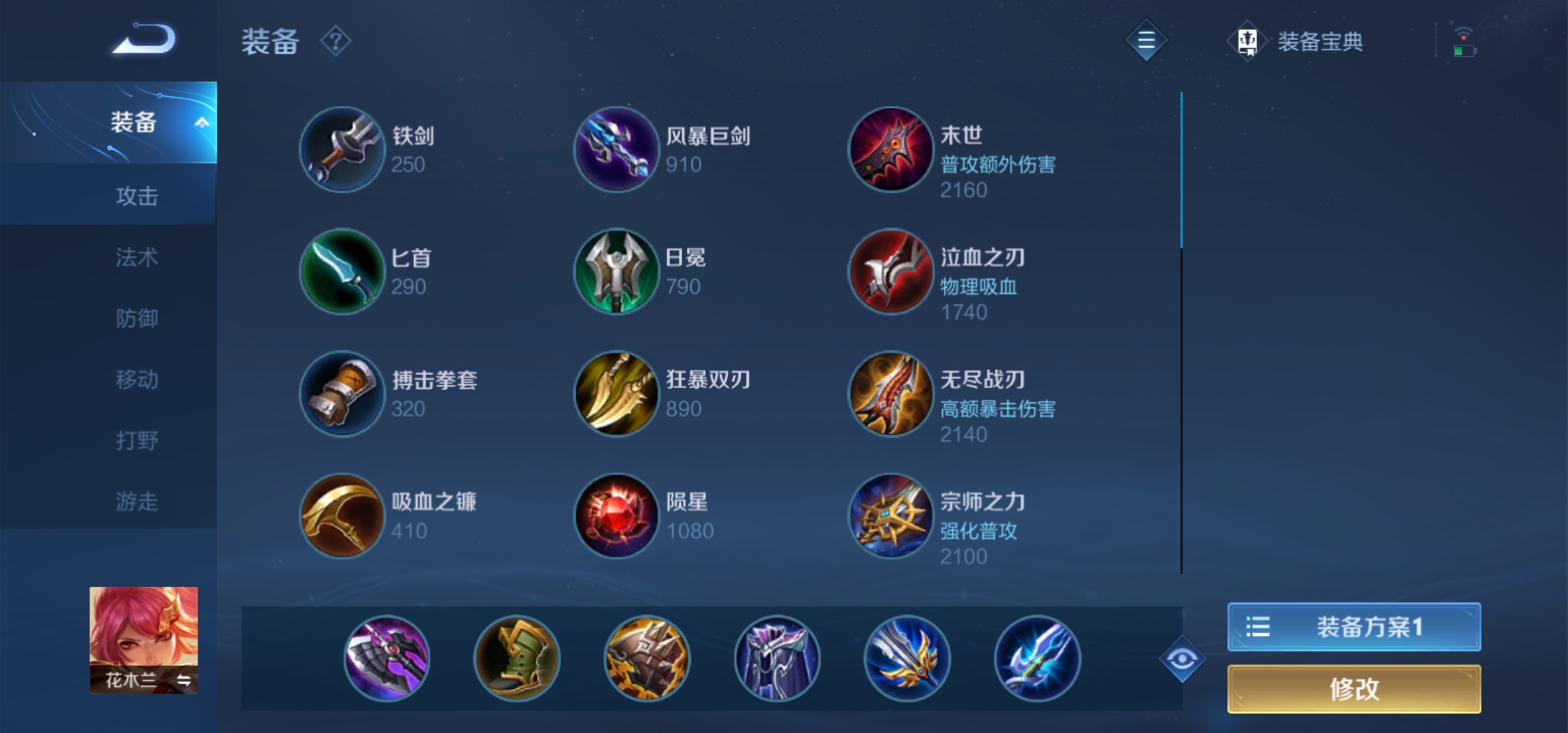Screen dimensions: 1568x733
Task: Open the 末世 equipment icon
Action: coord(890,149)
